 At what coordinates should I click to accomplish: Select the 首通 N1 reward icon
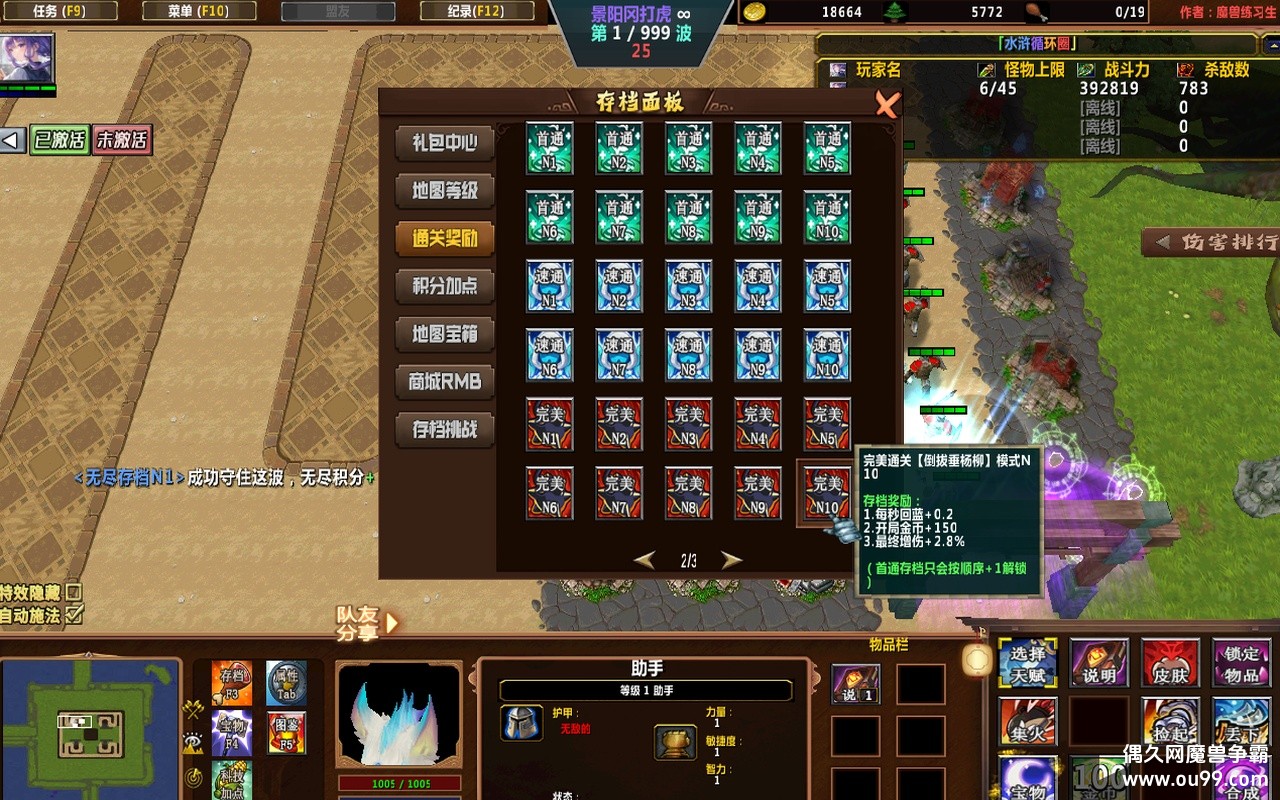[x=549, y=148]
